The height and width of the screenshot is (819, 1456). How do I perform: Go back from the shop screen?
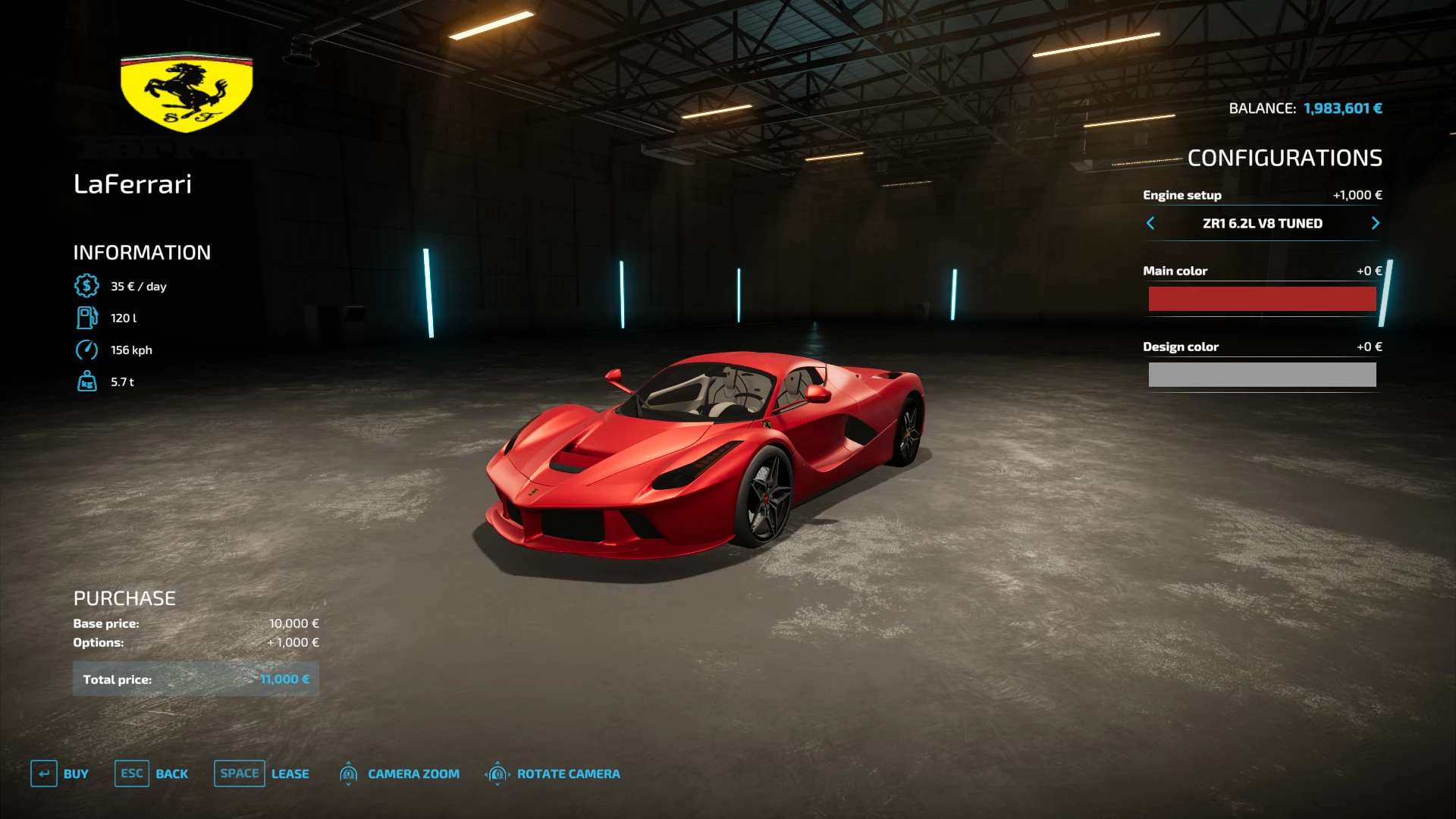152,773
